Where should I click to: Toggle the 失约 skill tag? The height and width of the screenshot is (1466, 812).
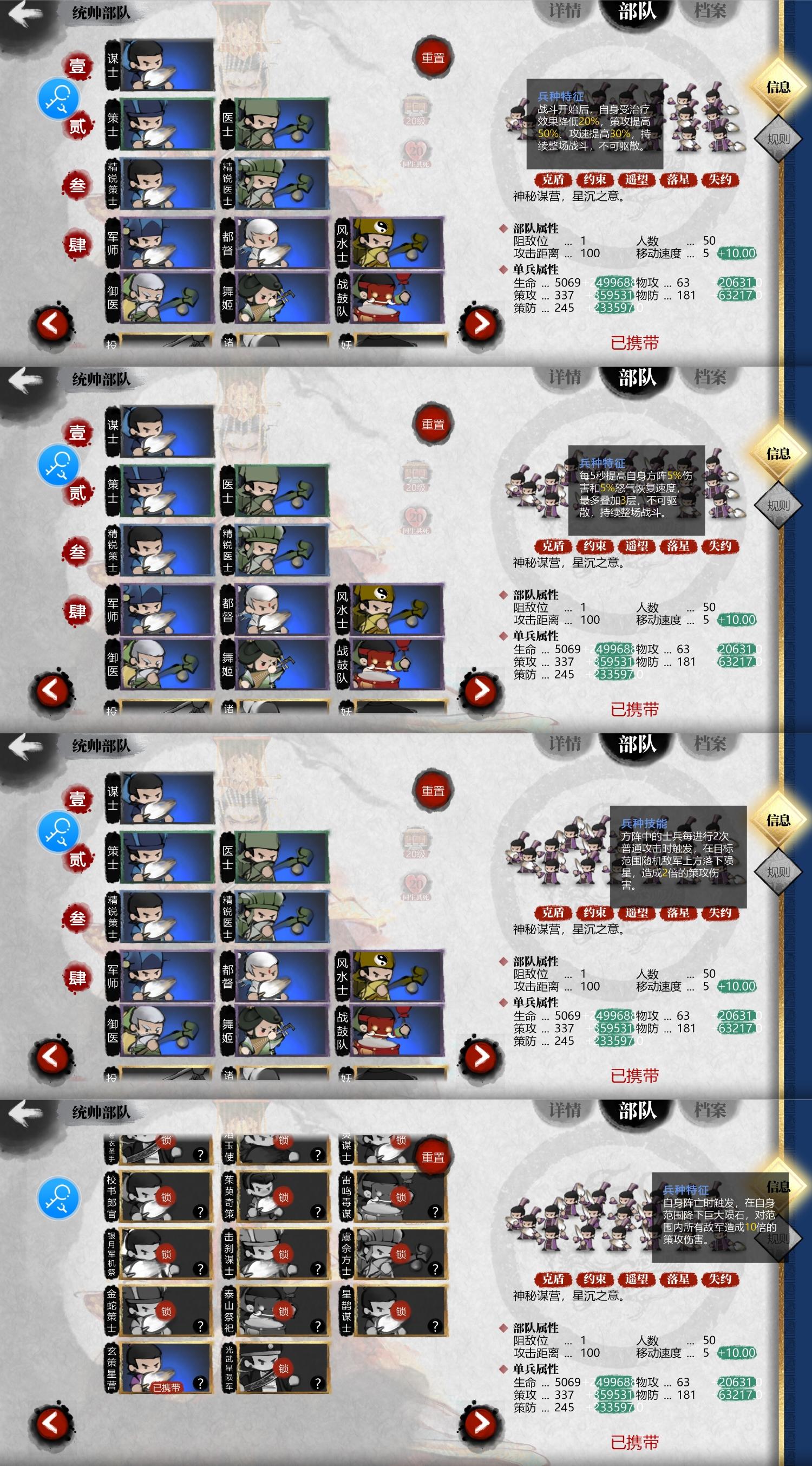(719, 180)
